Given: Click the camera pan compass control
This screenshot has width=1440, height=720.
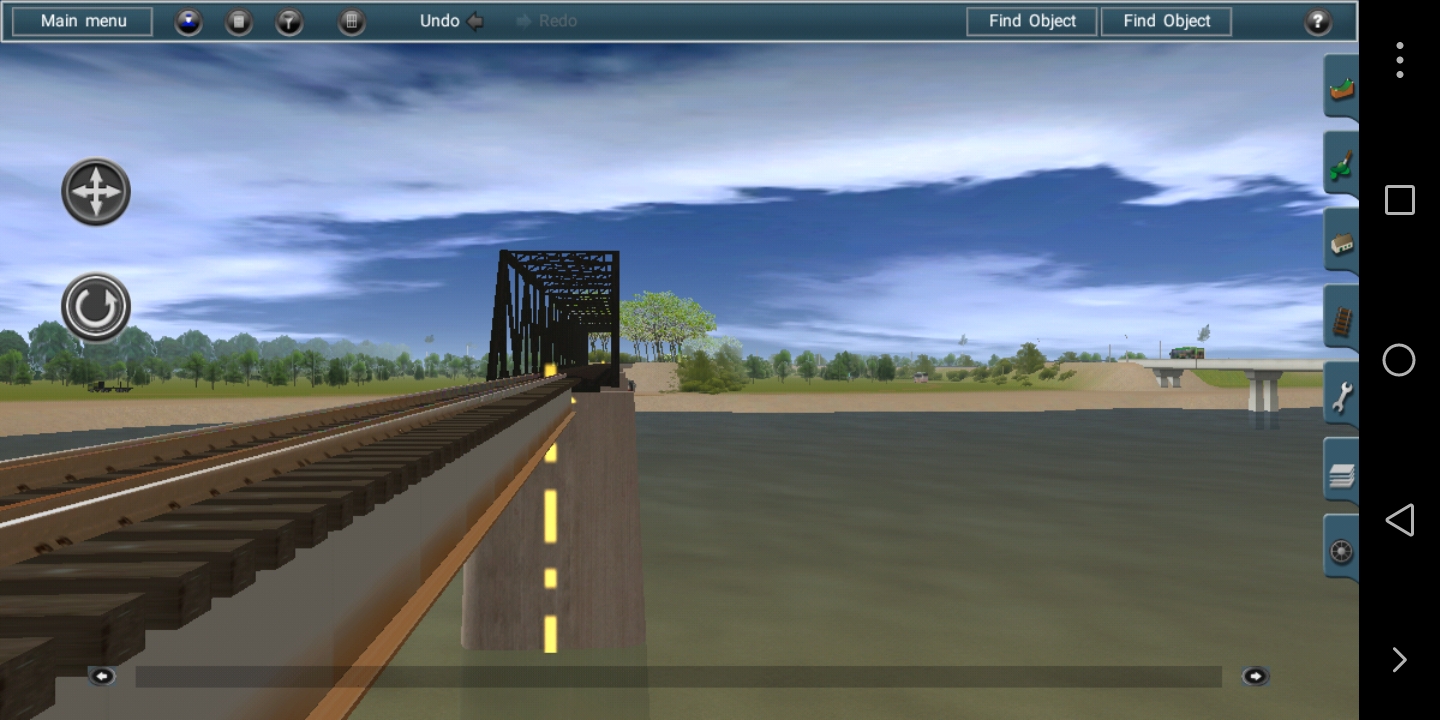Looking at the screenshot, I should [95, 191].
